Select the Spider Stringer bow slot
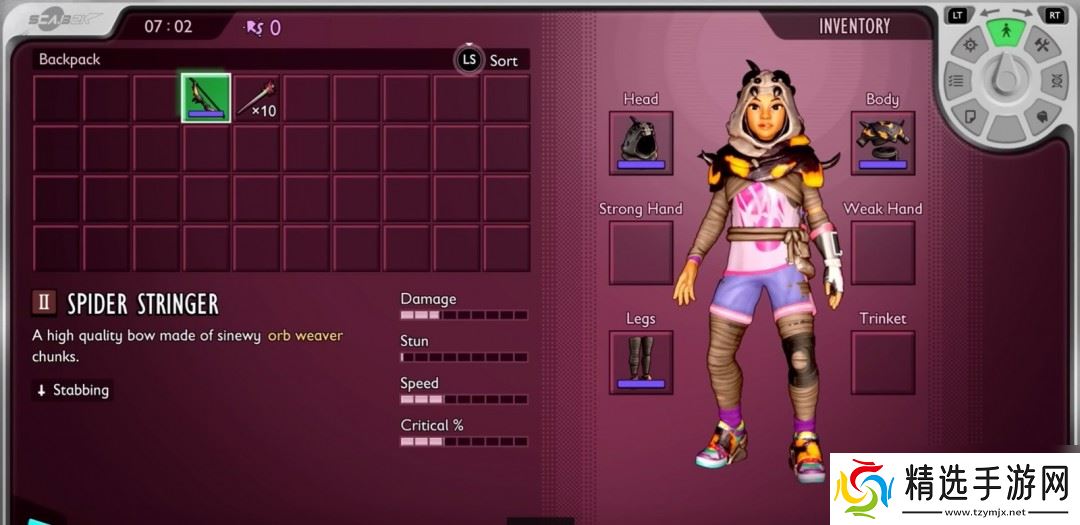 (x=206, y=98)
